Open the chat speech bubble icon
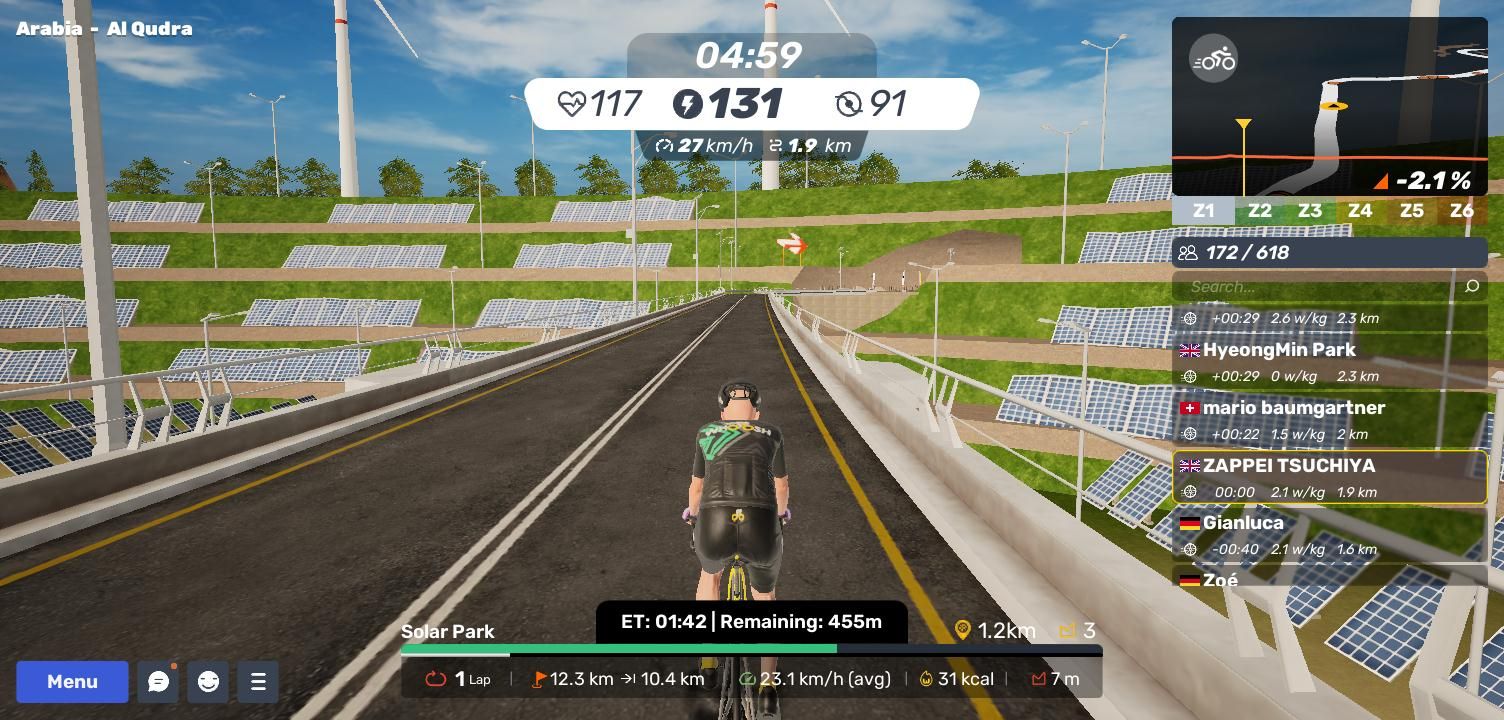Screen dimensions: 1504x720 [x=158, y=682]
